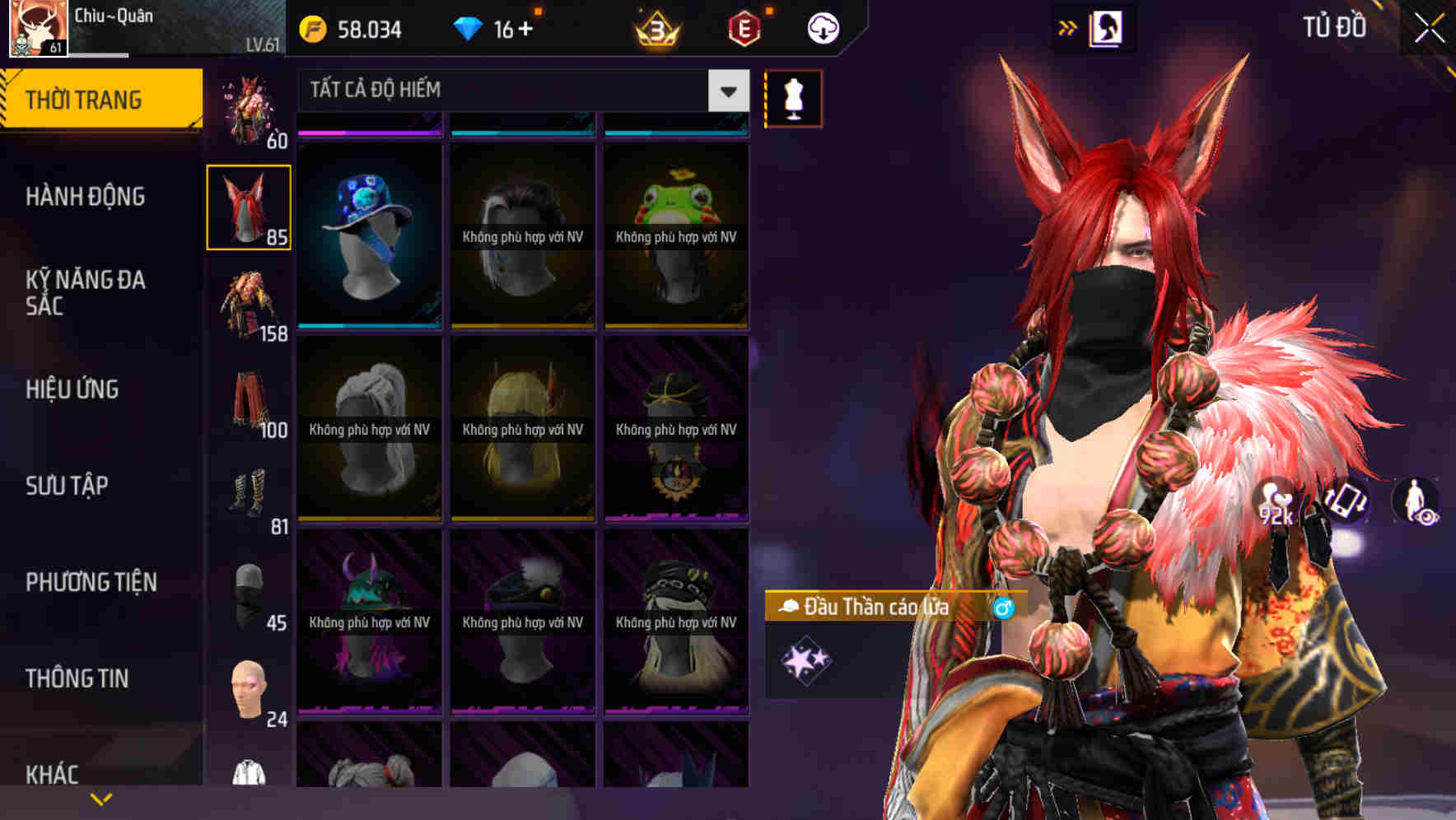
Task: Expand the double-arrow panel at top right
Action: 1066,26
